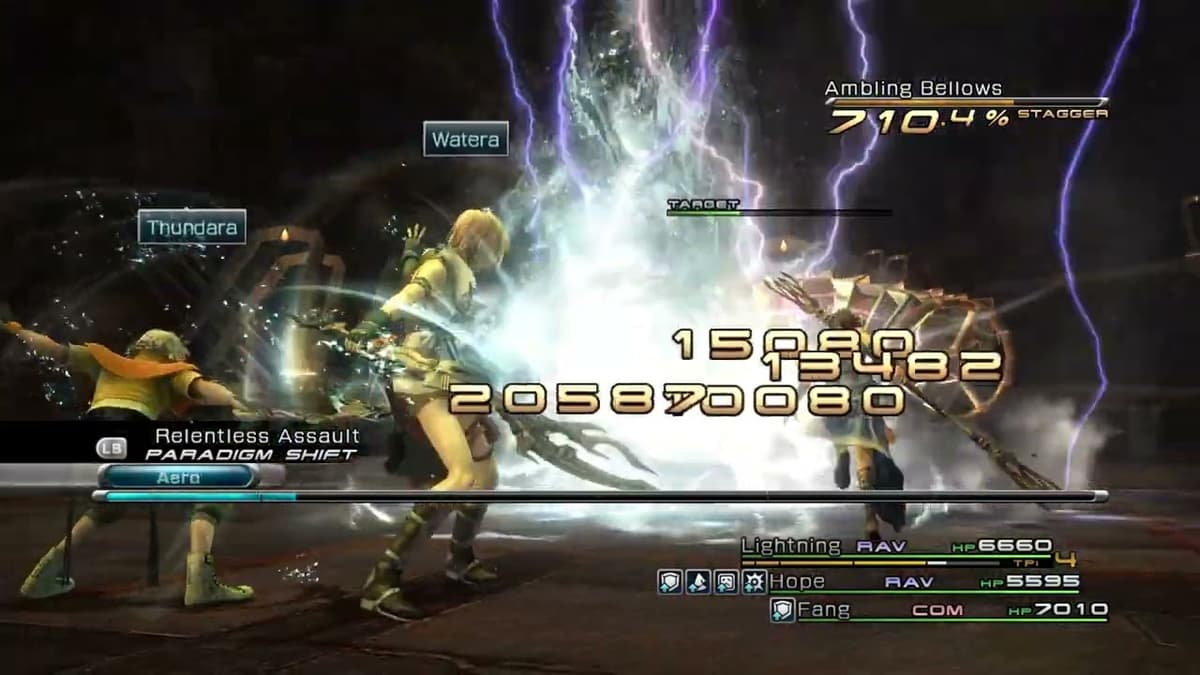Select Lightning in the party list
The height and width of the screenshot is (675, 1200).
pos(791,546)
